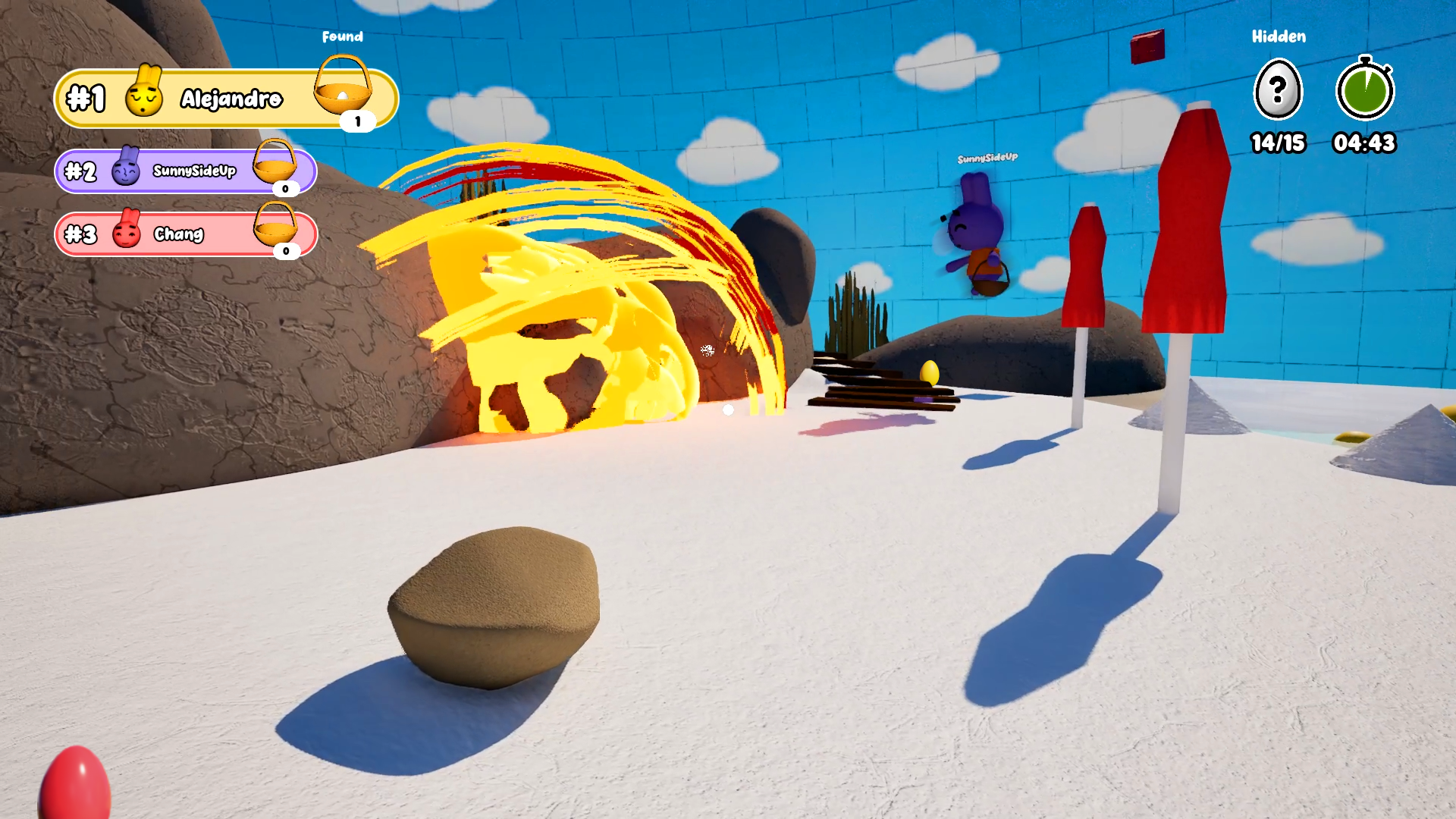Click the basket icon beside Chang's name

[275, 229]
